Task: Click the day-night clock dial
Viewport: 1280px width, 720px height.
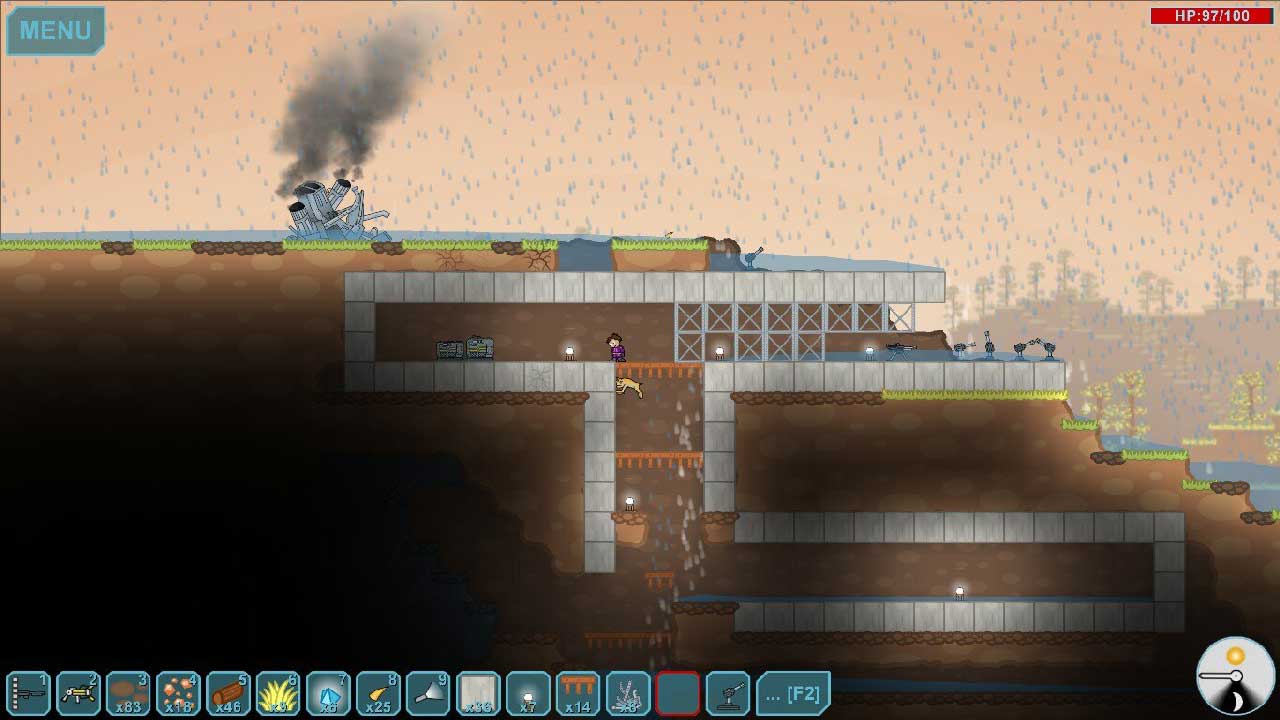Action: 1235,675
